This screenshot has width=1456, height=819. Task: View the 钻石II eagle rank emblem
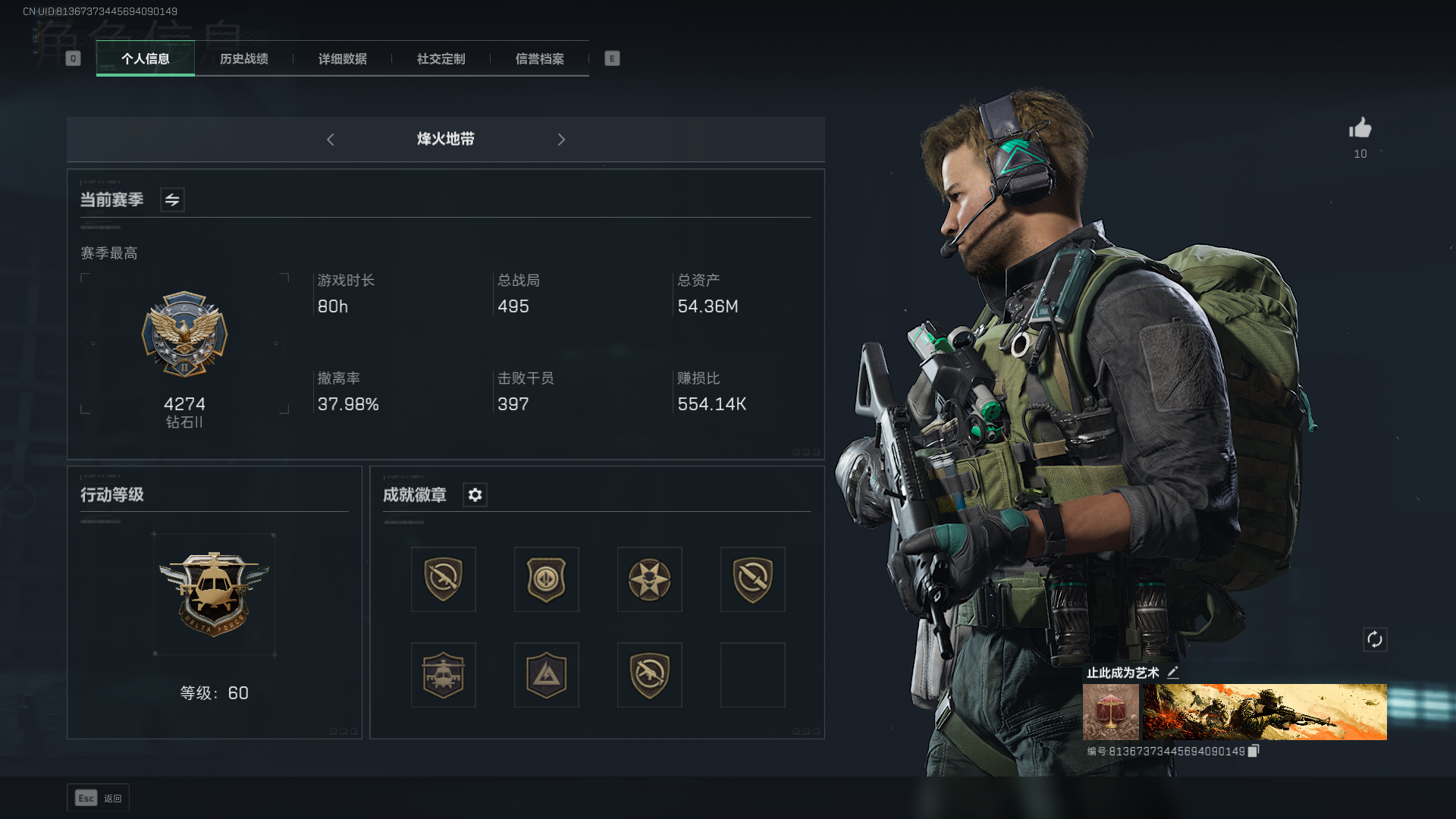point(184,334)
